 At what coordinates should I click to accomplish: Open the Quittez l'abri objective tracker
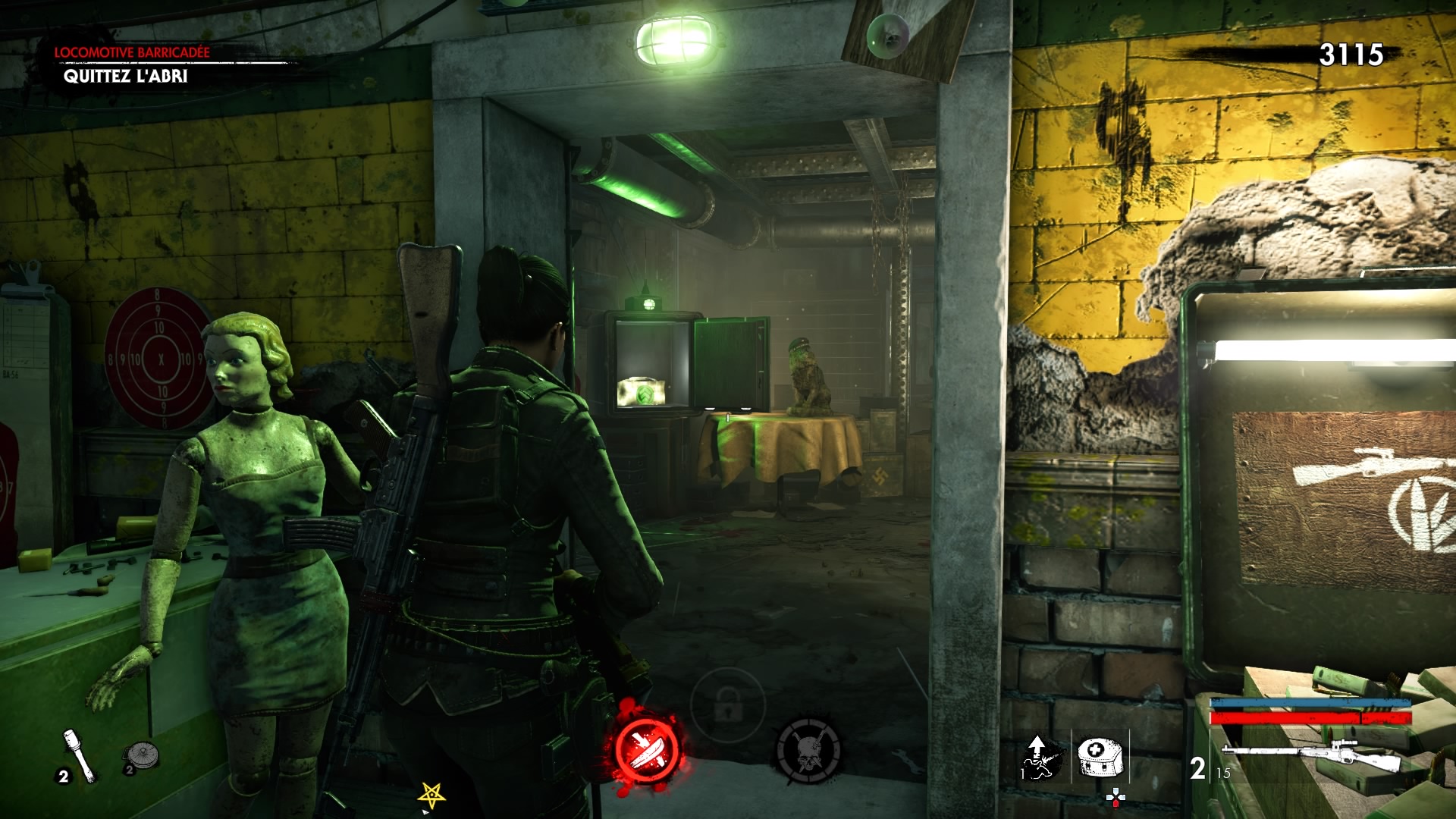pyautogui.click(x=125, y=76)
